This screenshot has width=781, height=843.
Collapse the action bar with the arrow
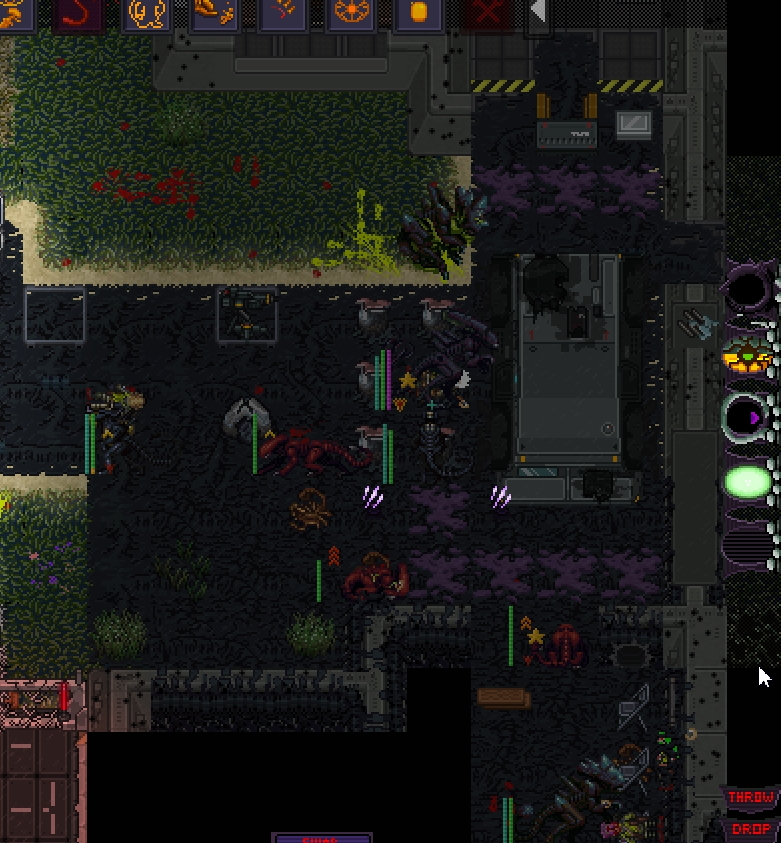click(x=538, y=12)
